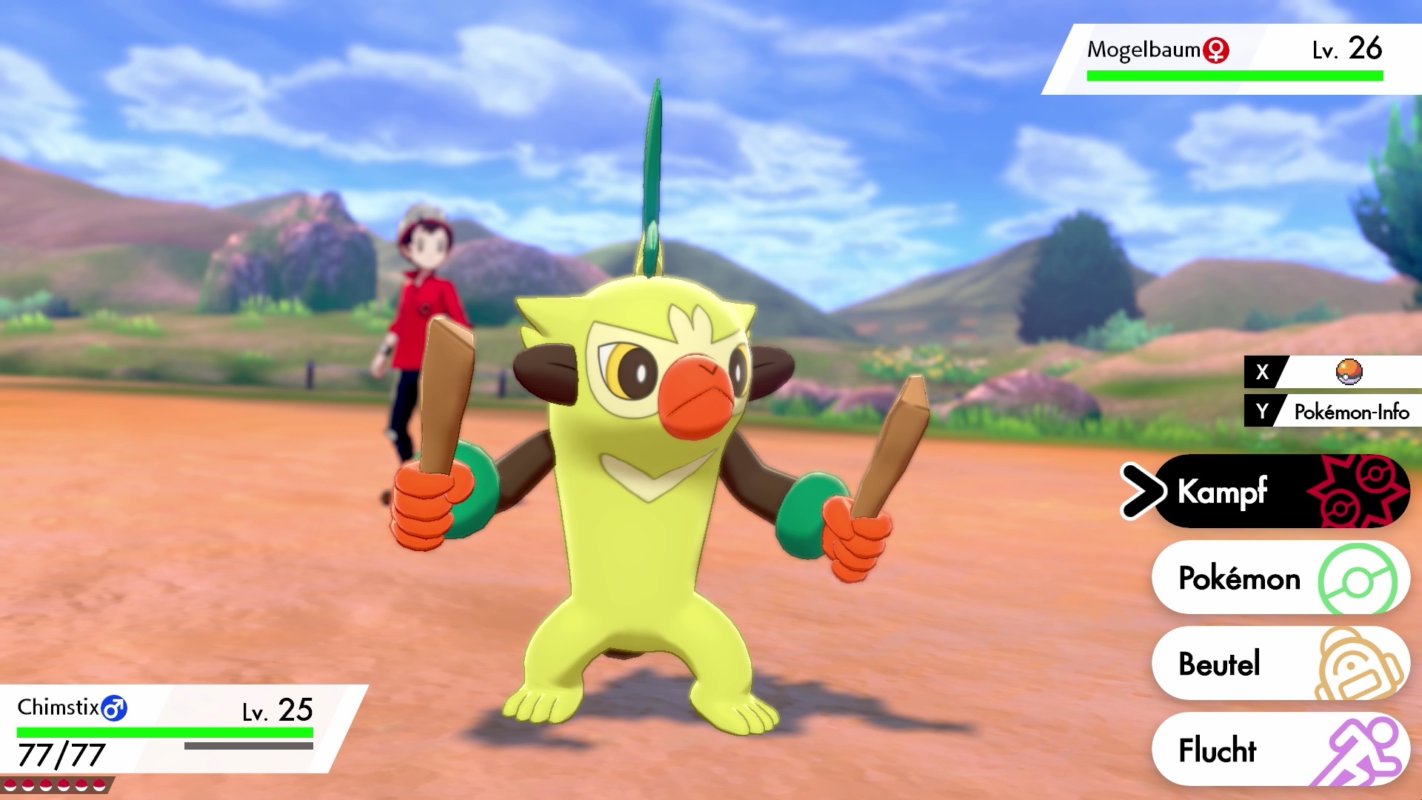Open Pokémon-Info via the Y shortcut
The image size is (1422, 800).
(1352, 411)
